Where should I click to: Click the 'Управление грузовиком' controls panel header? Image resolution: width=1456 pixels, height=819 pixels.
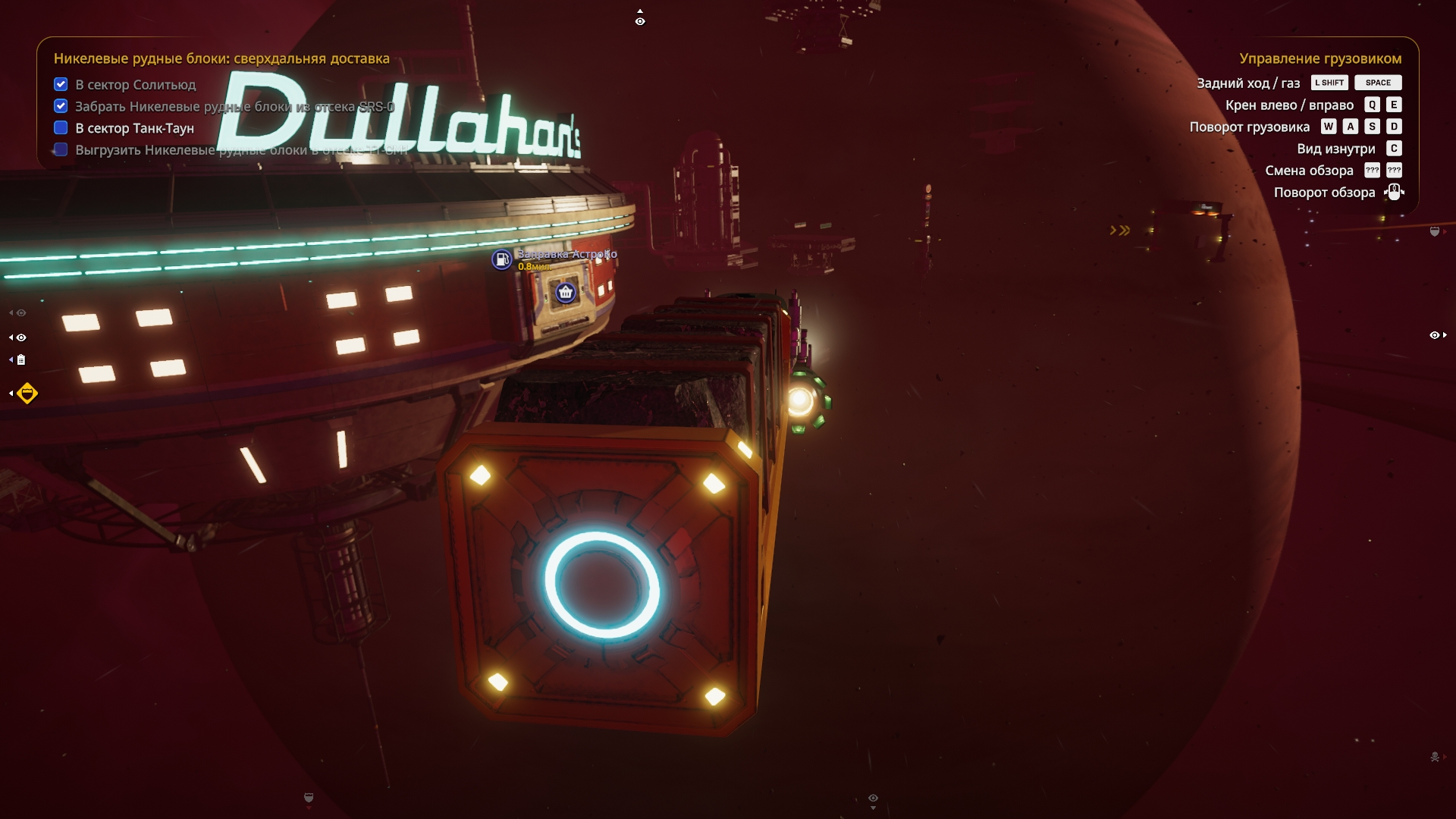coord(1319,58)
